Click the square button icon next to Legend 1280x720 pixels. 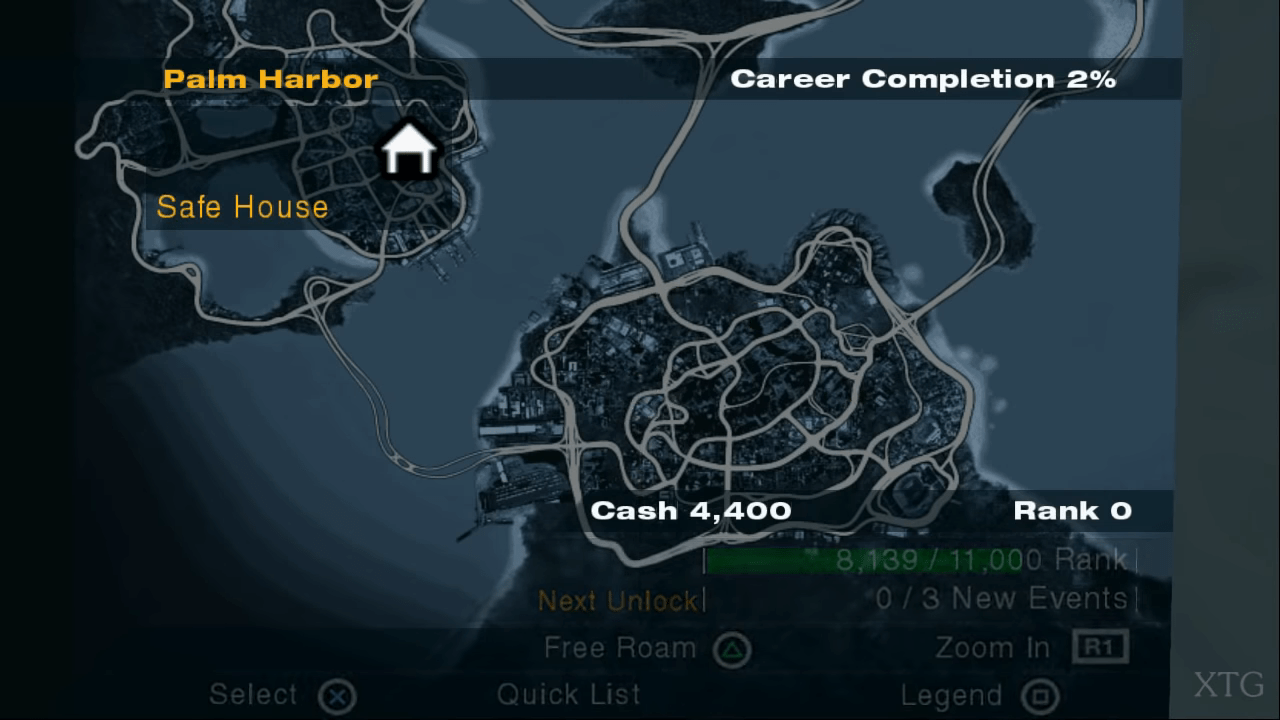pyautogui.click(x=1040, y=694)
